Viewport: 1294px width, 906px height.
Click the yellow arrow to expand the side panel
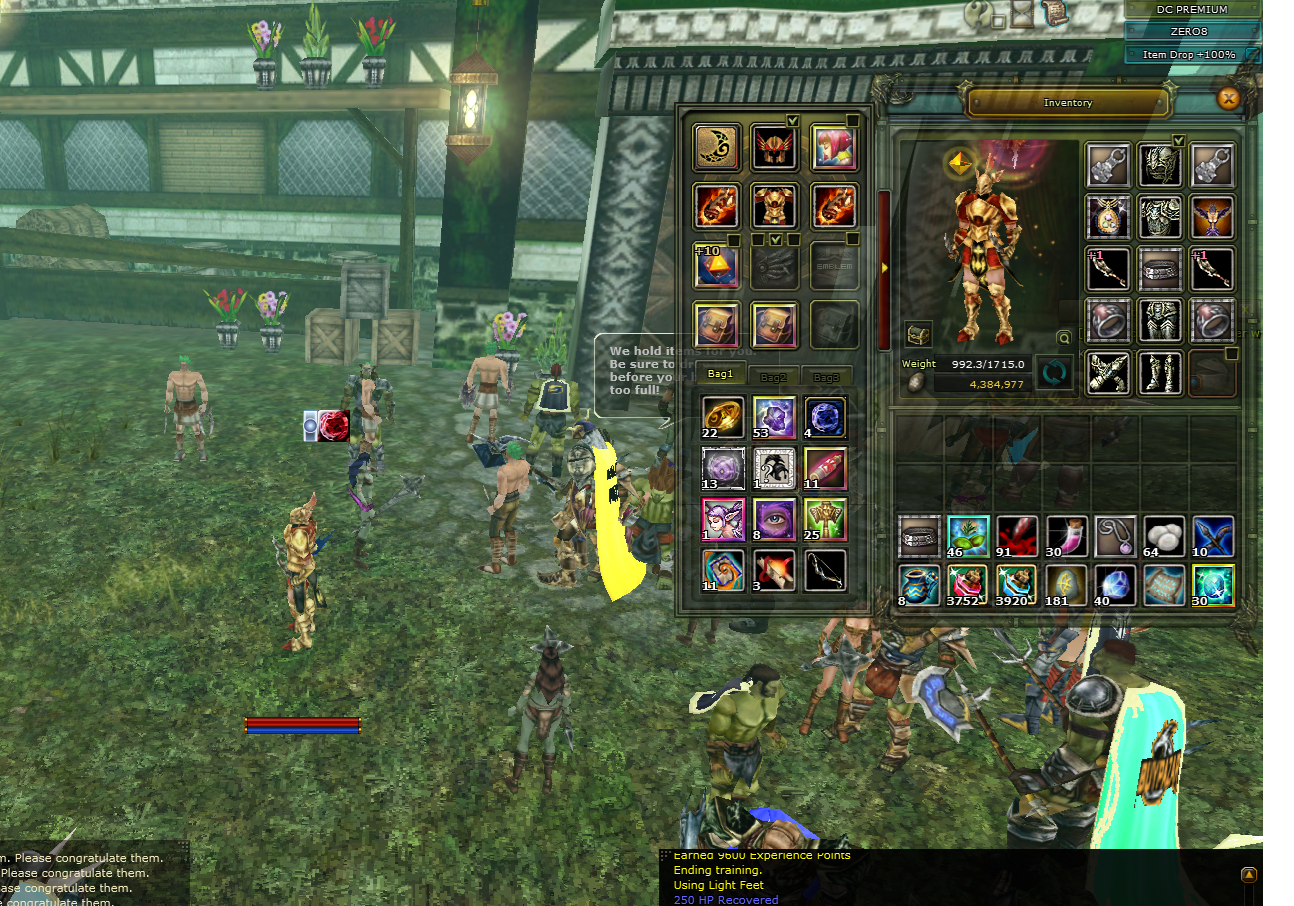click(885, 268)
